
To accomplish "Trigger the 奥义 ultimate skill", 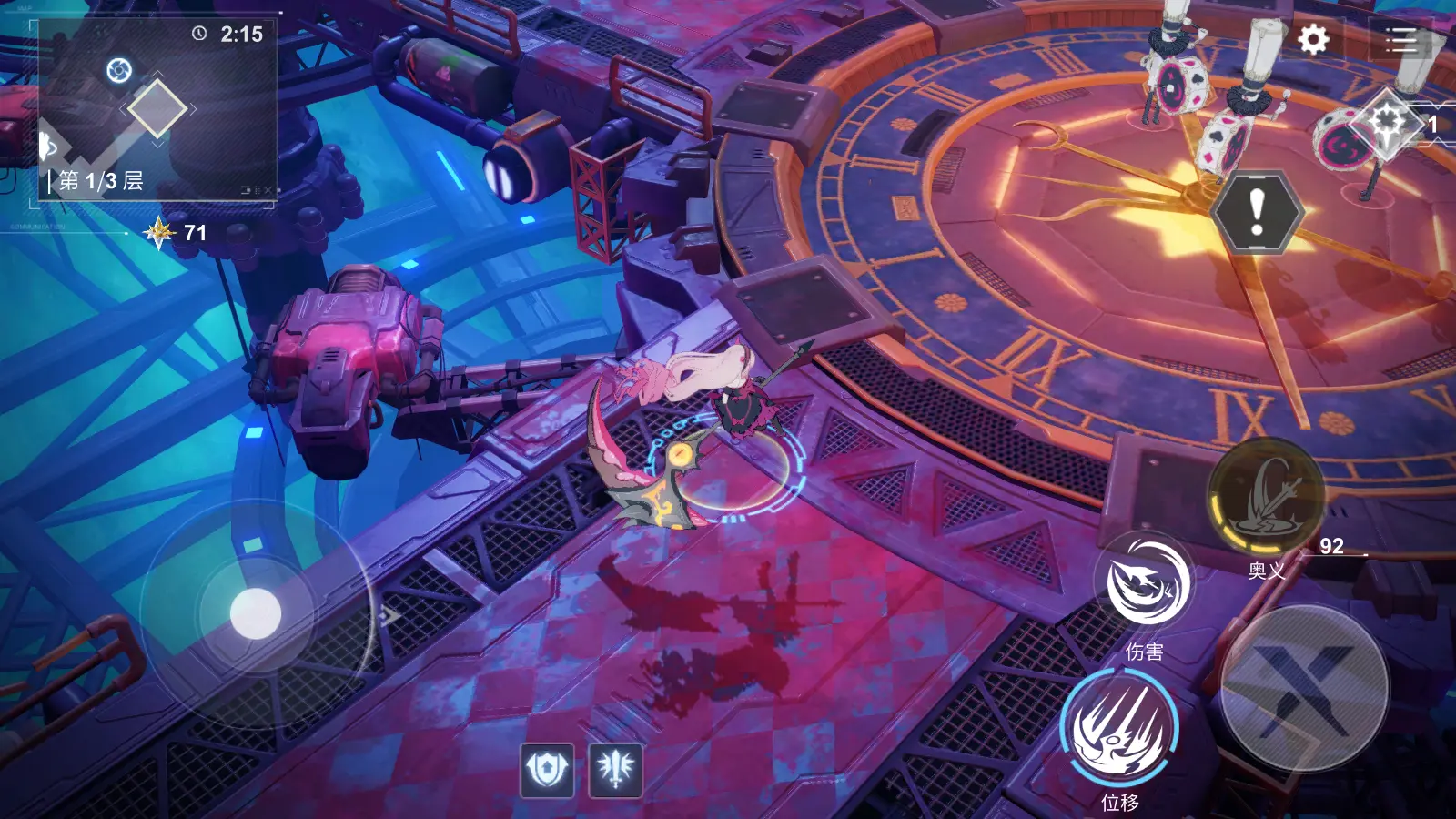I will click(1266, 497).
